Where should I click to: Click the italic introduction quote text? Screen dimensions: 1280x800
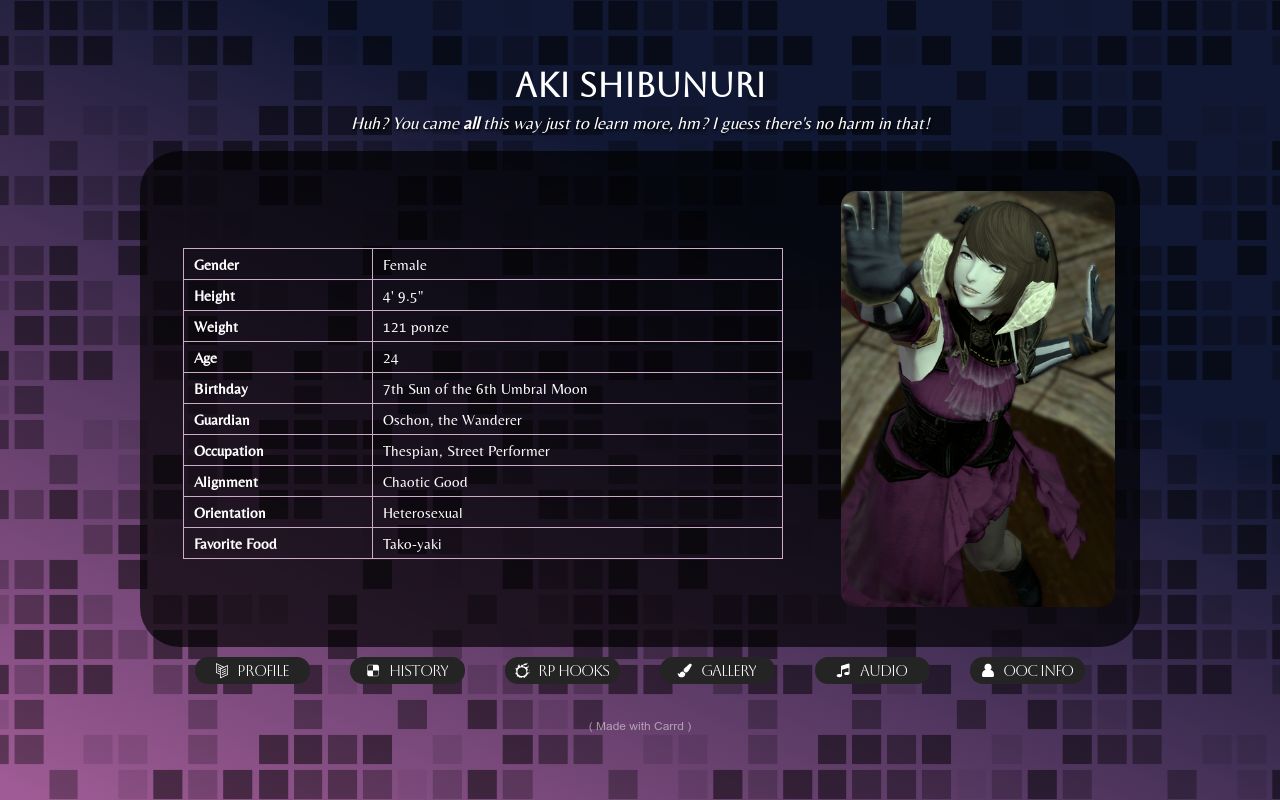coord(639,123)
